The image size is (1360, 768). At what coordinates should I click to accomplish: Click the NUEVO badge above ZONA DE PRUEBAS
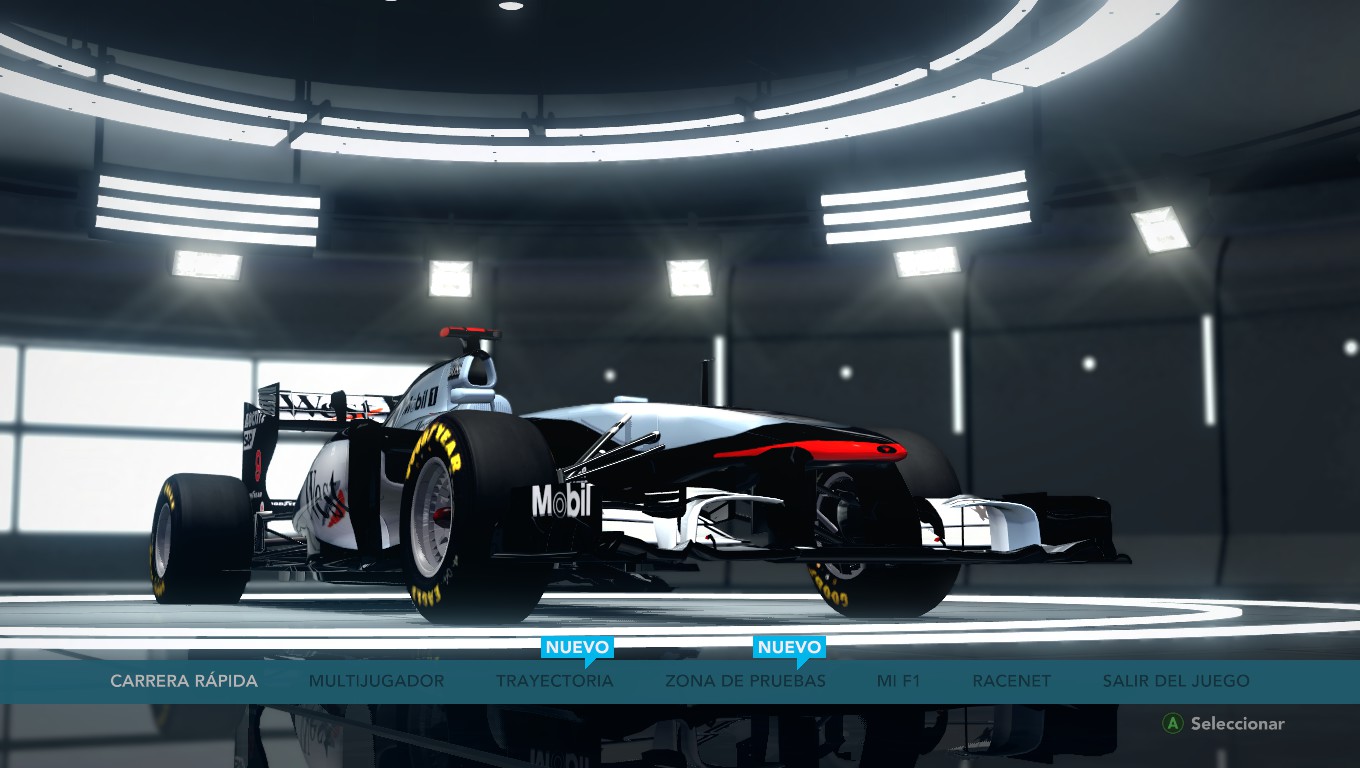788,646
